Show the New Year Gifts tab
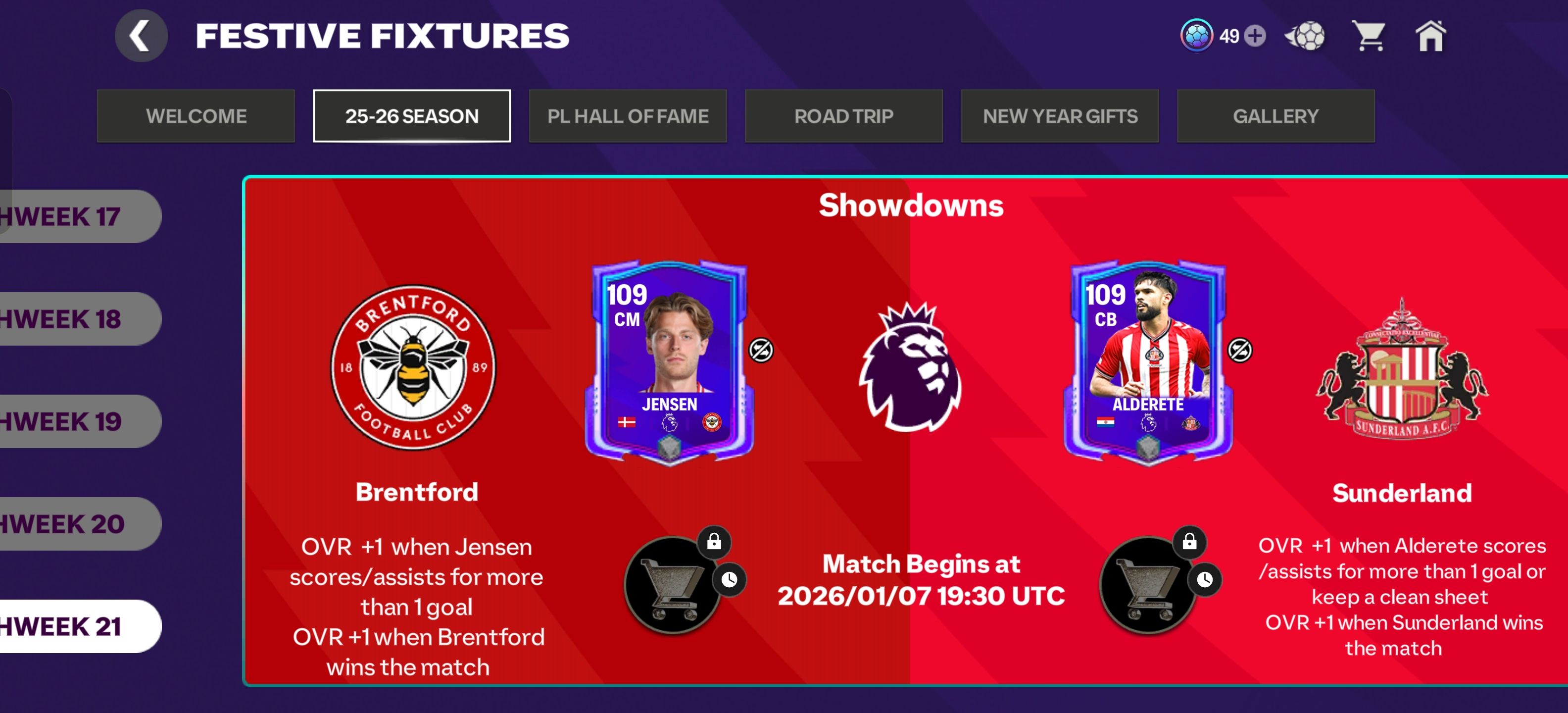This screenshot has height=713, width=1568. (x=1060, y=116)
